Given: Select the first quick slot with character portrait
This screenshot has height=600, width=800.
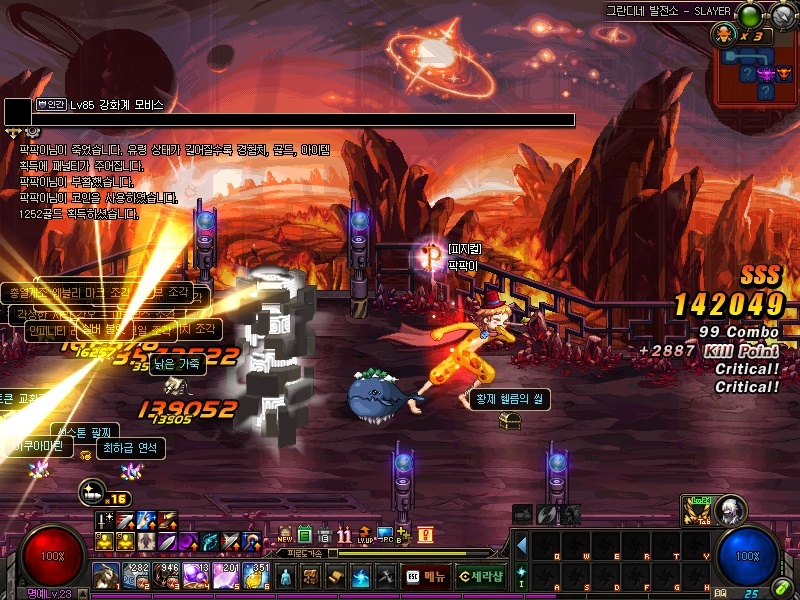Looking at the screenshot, I should [x=105, y=576].
